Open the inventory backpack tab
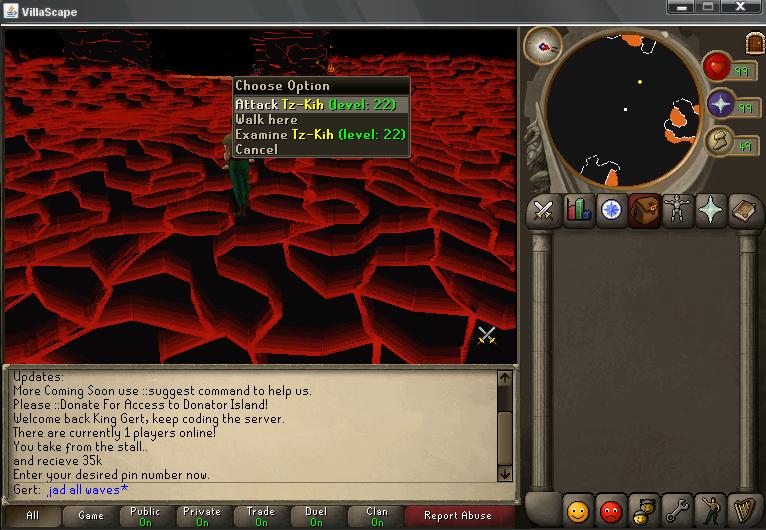This screenshot has height=530, width=766. click(x=644, y=210)
